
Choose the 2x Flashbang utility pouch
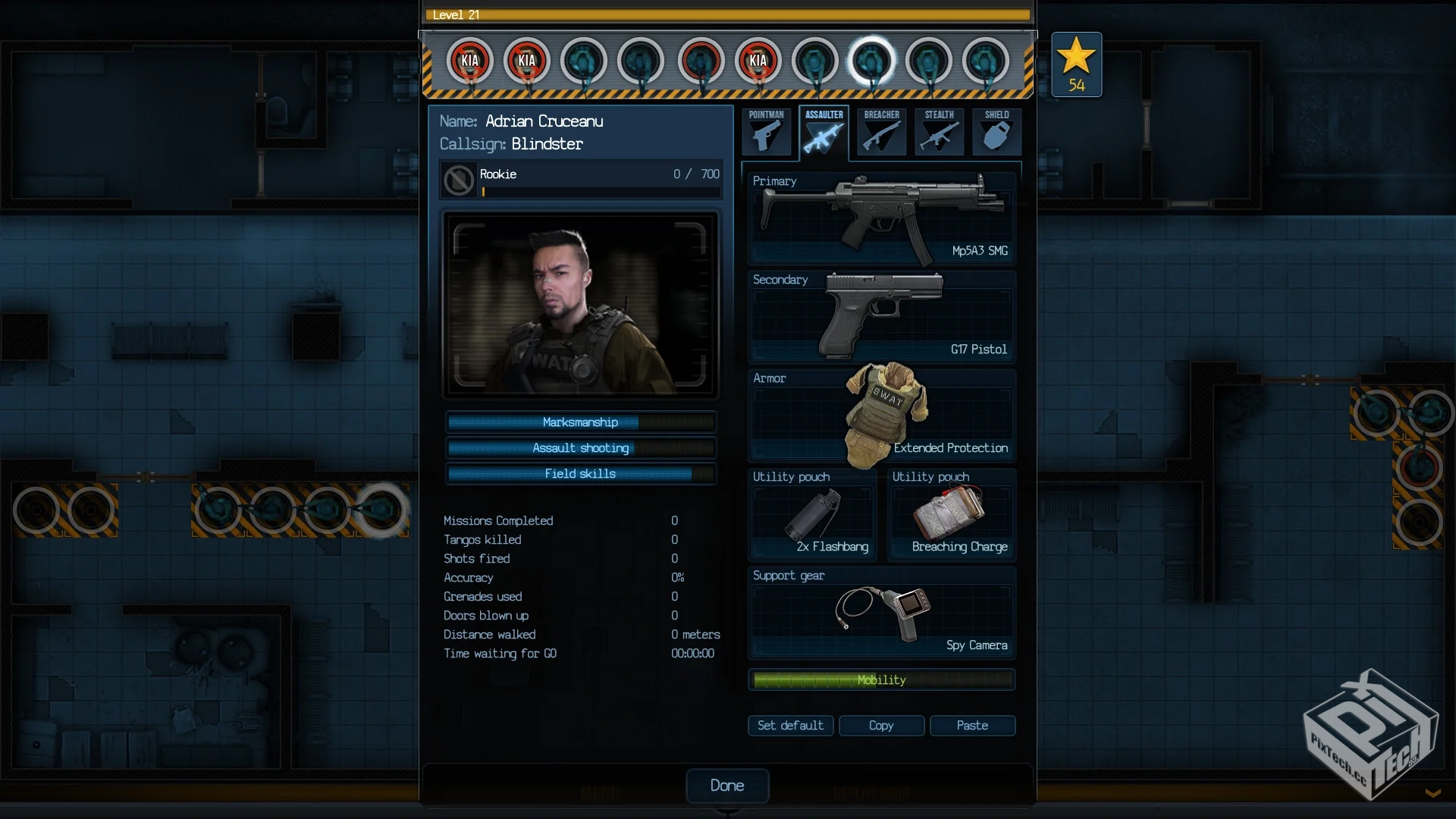812,516
